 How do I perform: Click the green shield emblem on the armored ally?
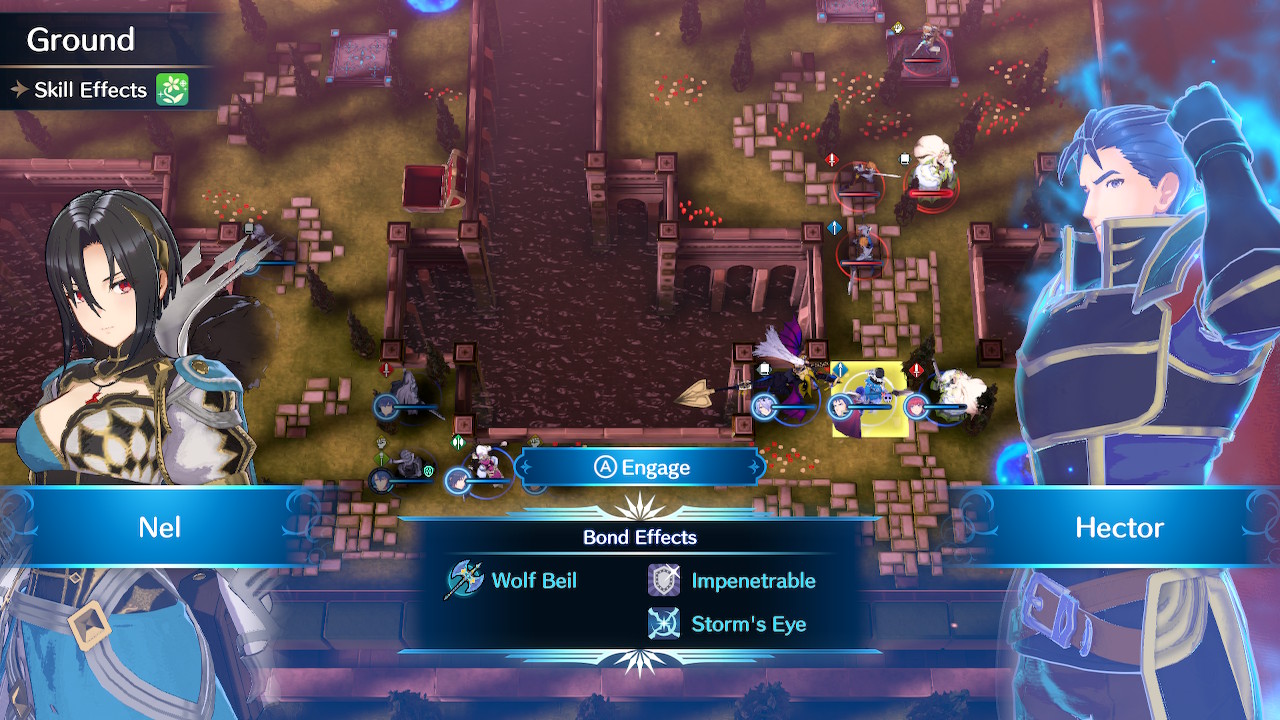tap(428, 470)
